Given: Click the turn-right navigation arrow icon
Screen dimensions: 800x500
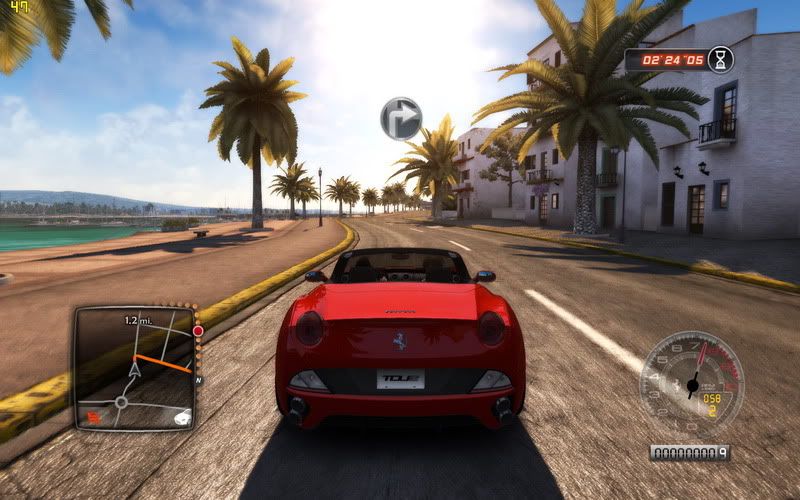Looking at the screenshot, I should pyautogui.click(x=400, y=118).
